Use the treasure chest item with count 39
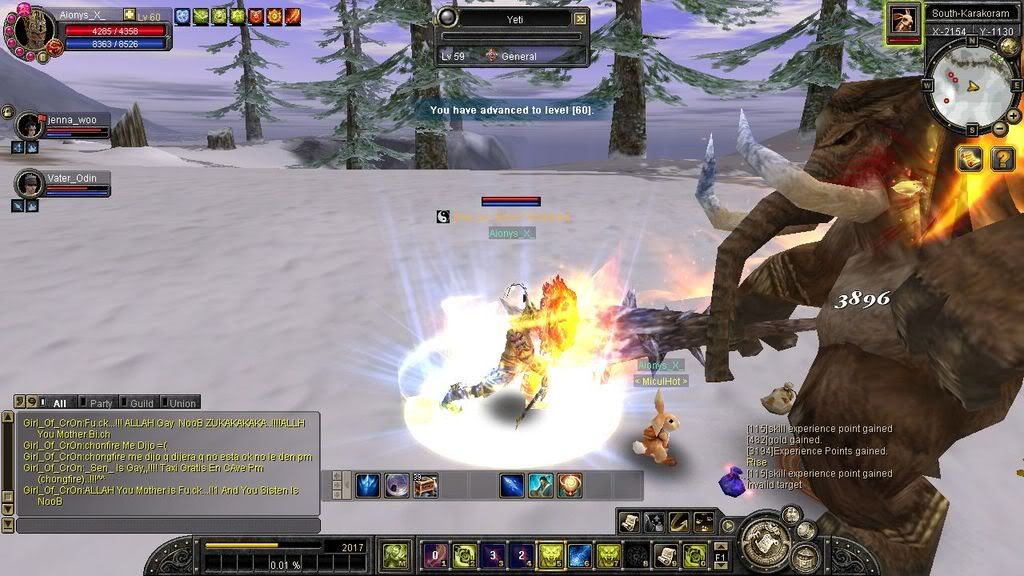1024x576 pixels. pyautogui.click(x=425, y=486)
